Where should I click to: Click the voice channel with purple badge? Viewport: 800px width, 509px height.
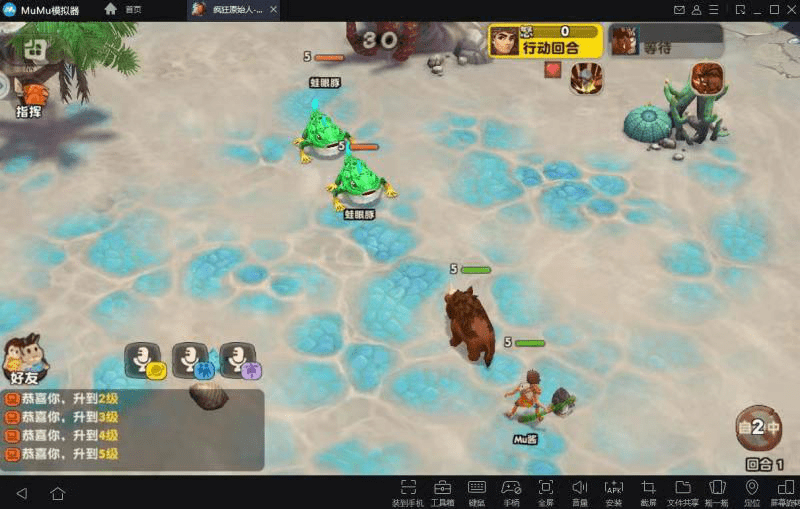240,359
